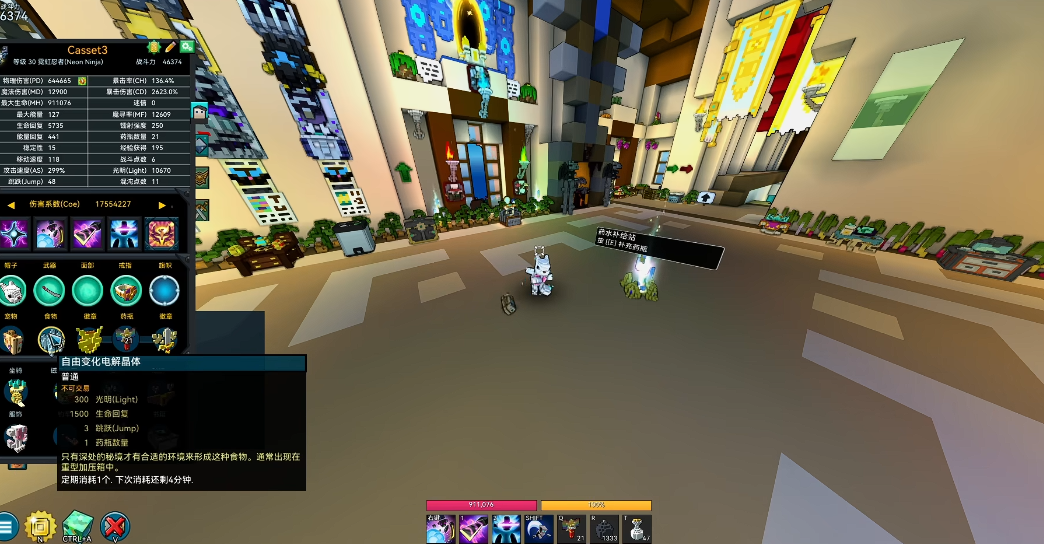The image size is (1044, 544).
Task: Use the dark bomb item with count 1333
Action: [x=604, y=529]
